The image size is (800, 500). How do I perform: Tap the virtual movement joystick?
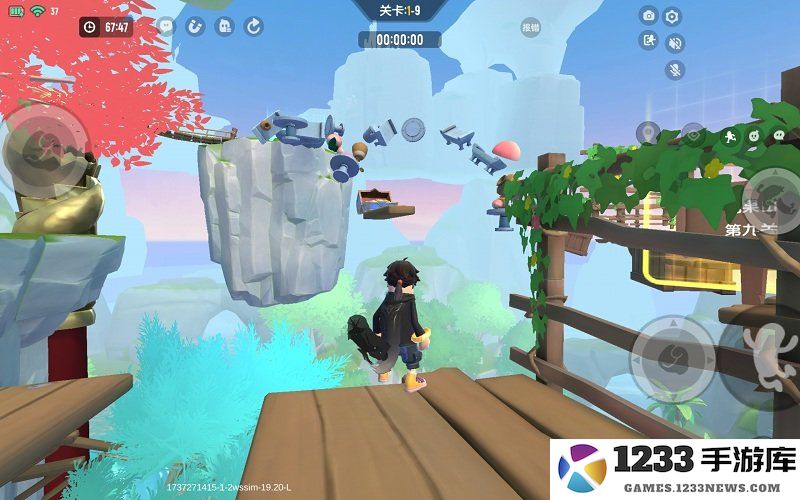[x=45, y=150]
